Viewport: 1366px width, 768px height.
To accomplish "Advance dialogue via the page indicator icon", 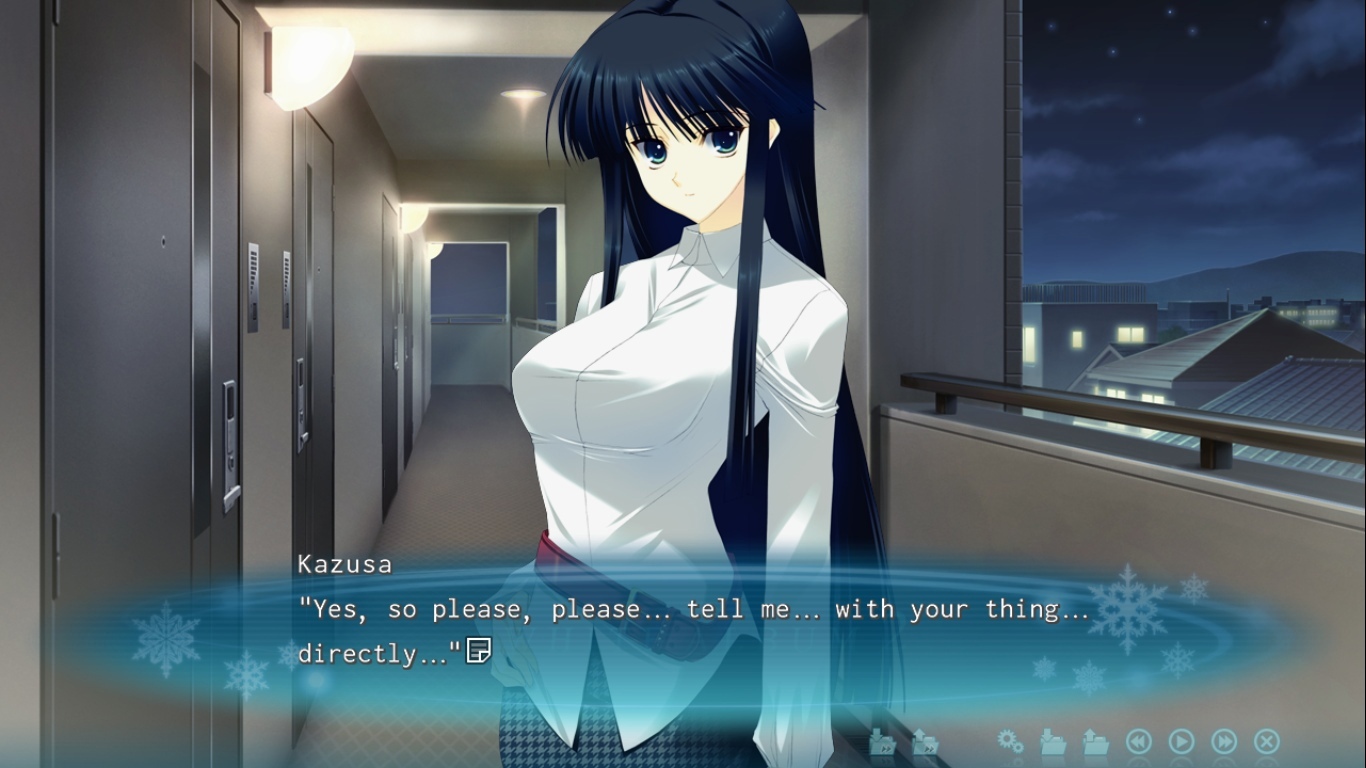I will (x=478, y=651).
